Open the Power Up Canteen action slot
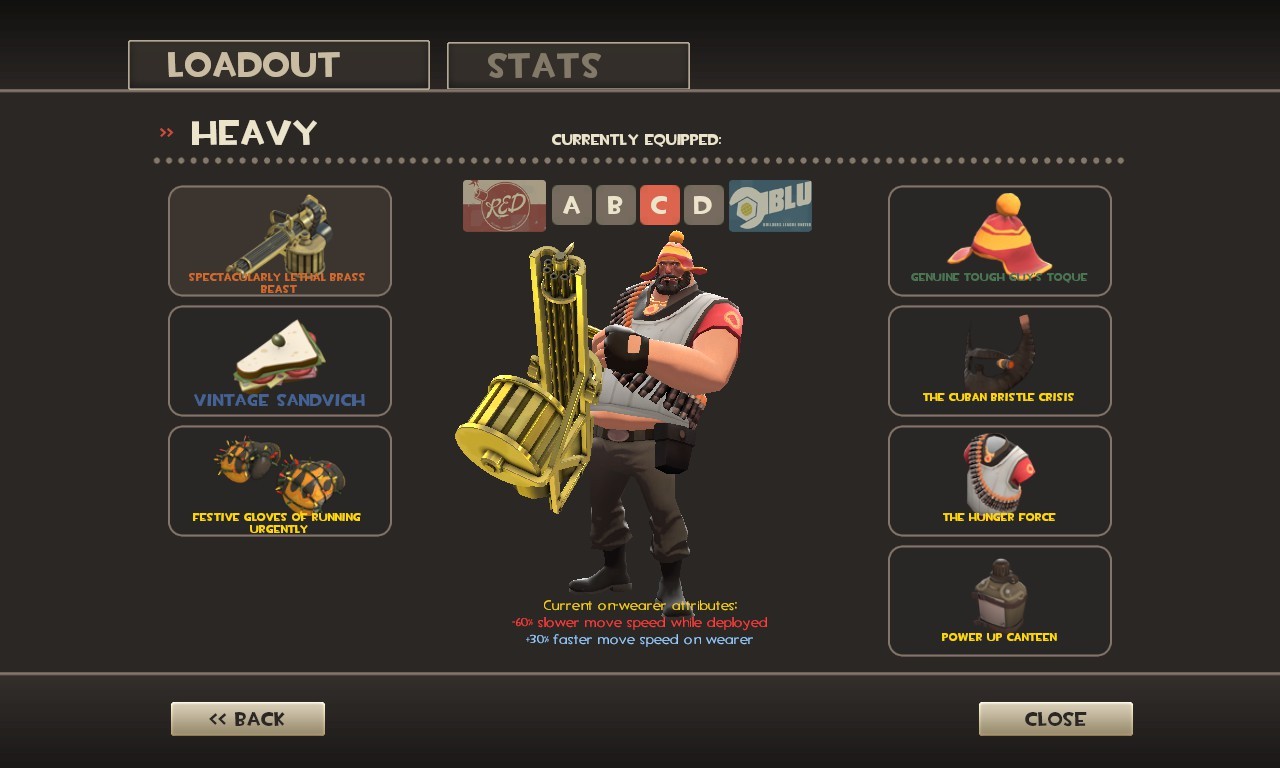 pos(999,600)
